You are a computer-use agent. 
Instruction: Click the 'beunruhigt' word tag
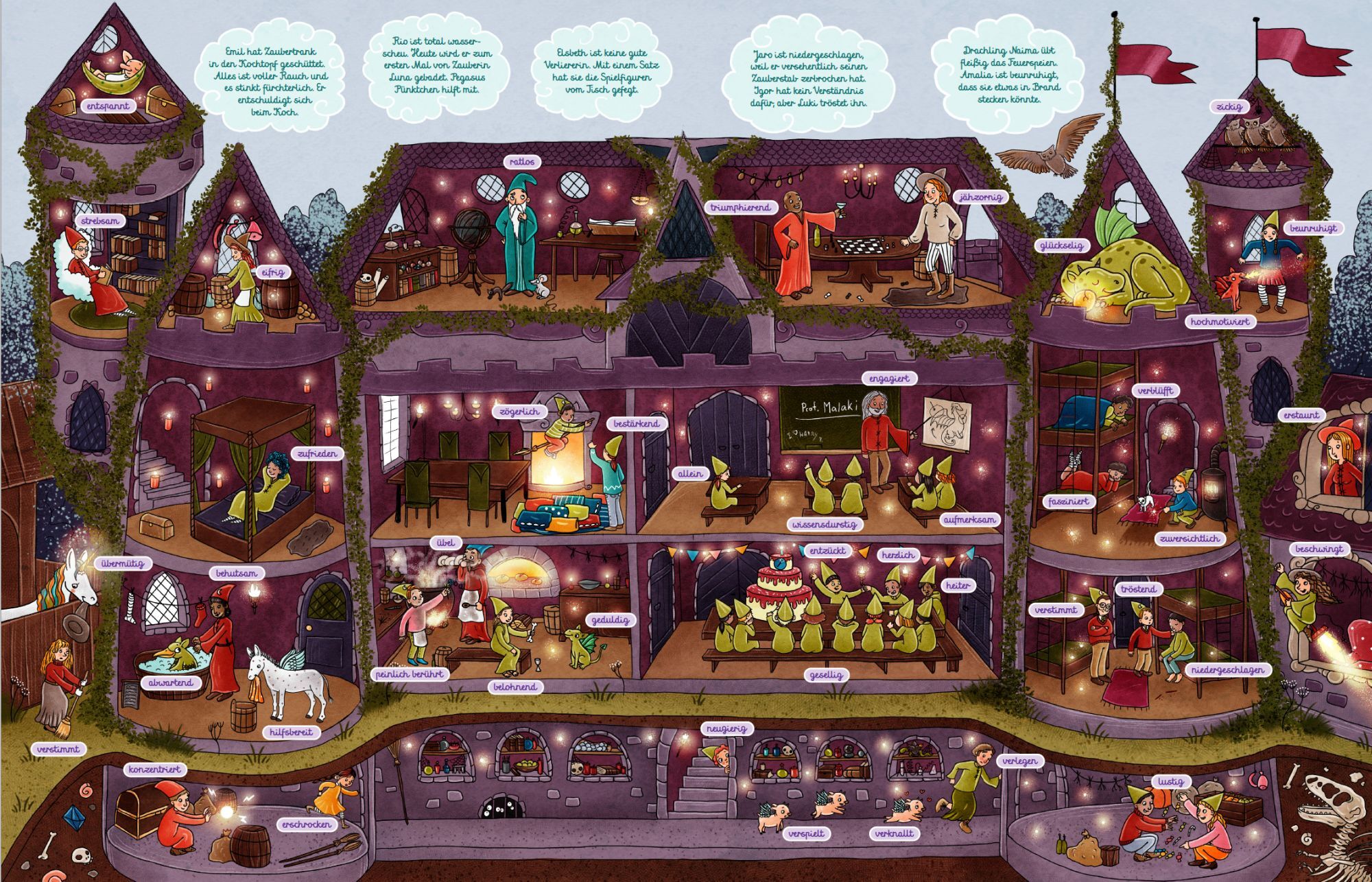tap(1313, 228)
